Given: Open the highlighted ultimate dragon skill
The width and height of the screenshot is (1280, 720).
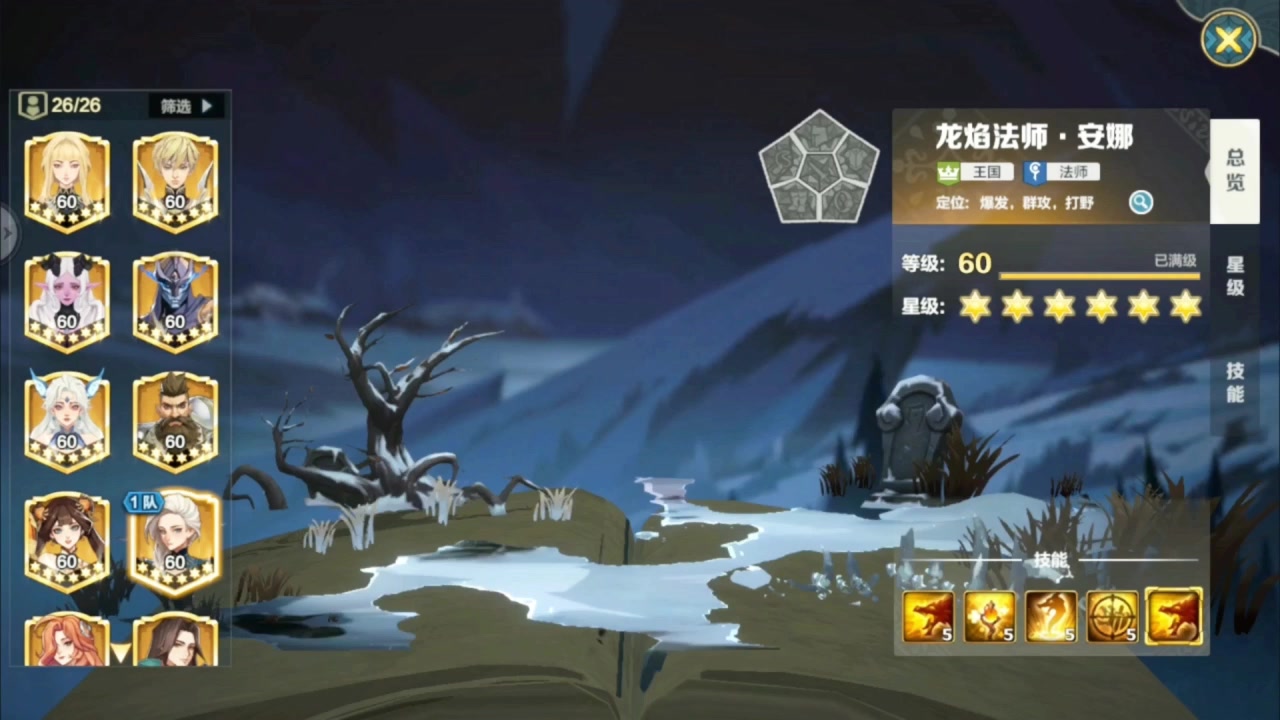Looking at the screenshot, I should [x=1174, y=617].
